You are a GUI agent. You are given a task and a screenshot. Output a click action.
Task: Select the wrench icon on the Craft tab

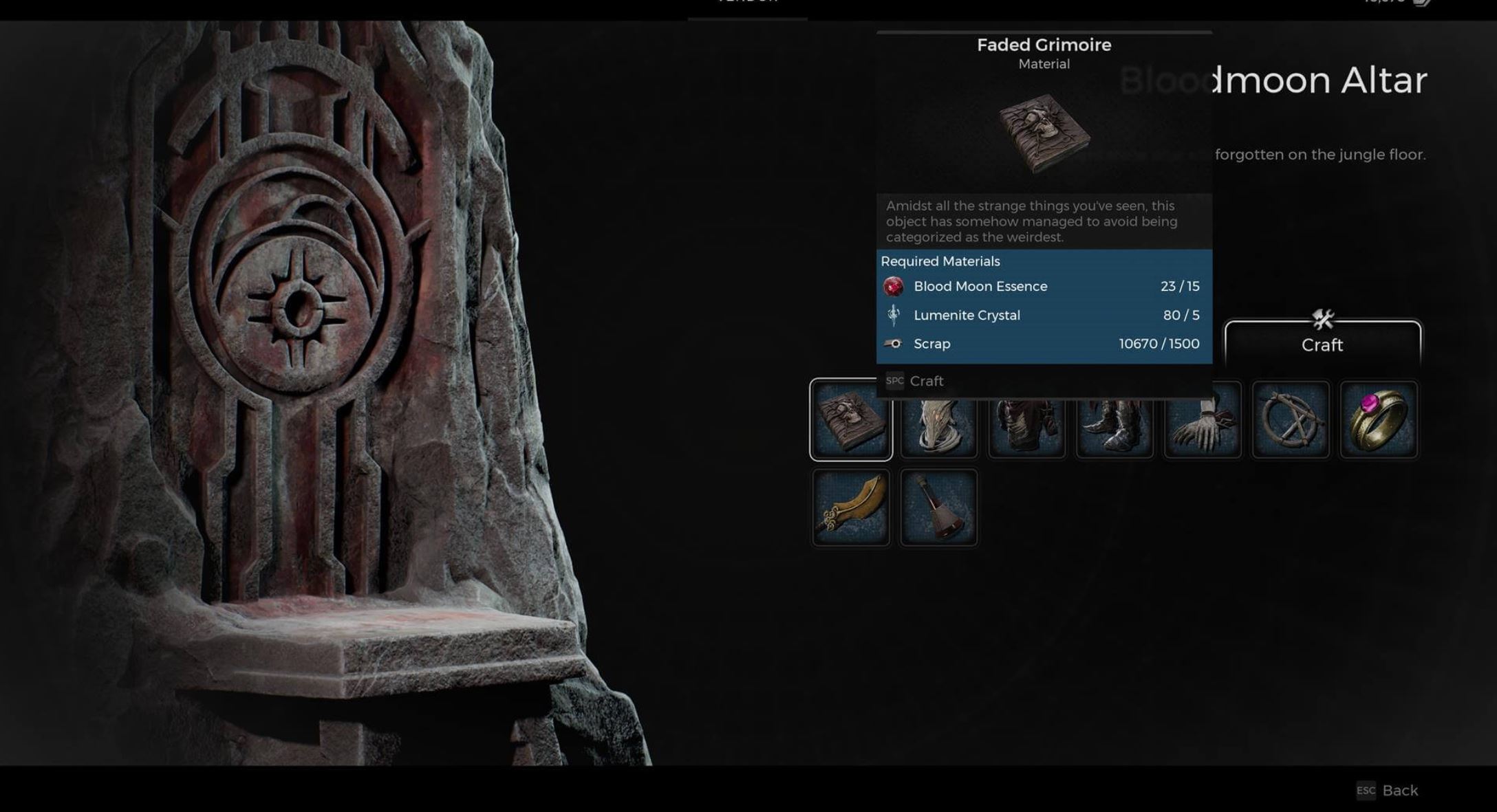coord(1323,318)
